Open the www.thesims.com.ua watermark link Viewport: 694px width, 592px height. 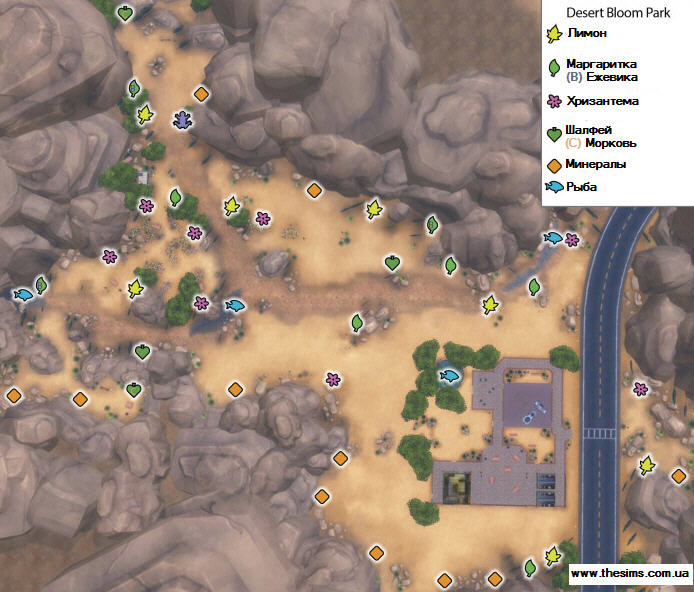[627, 574]
